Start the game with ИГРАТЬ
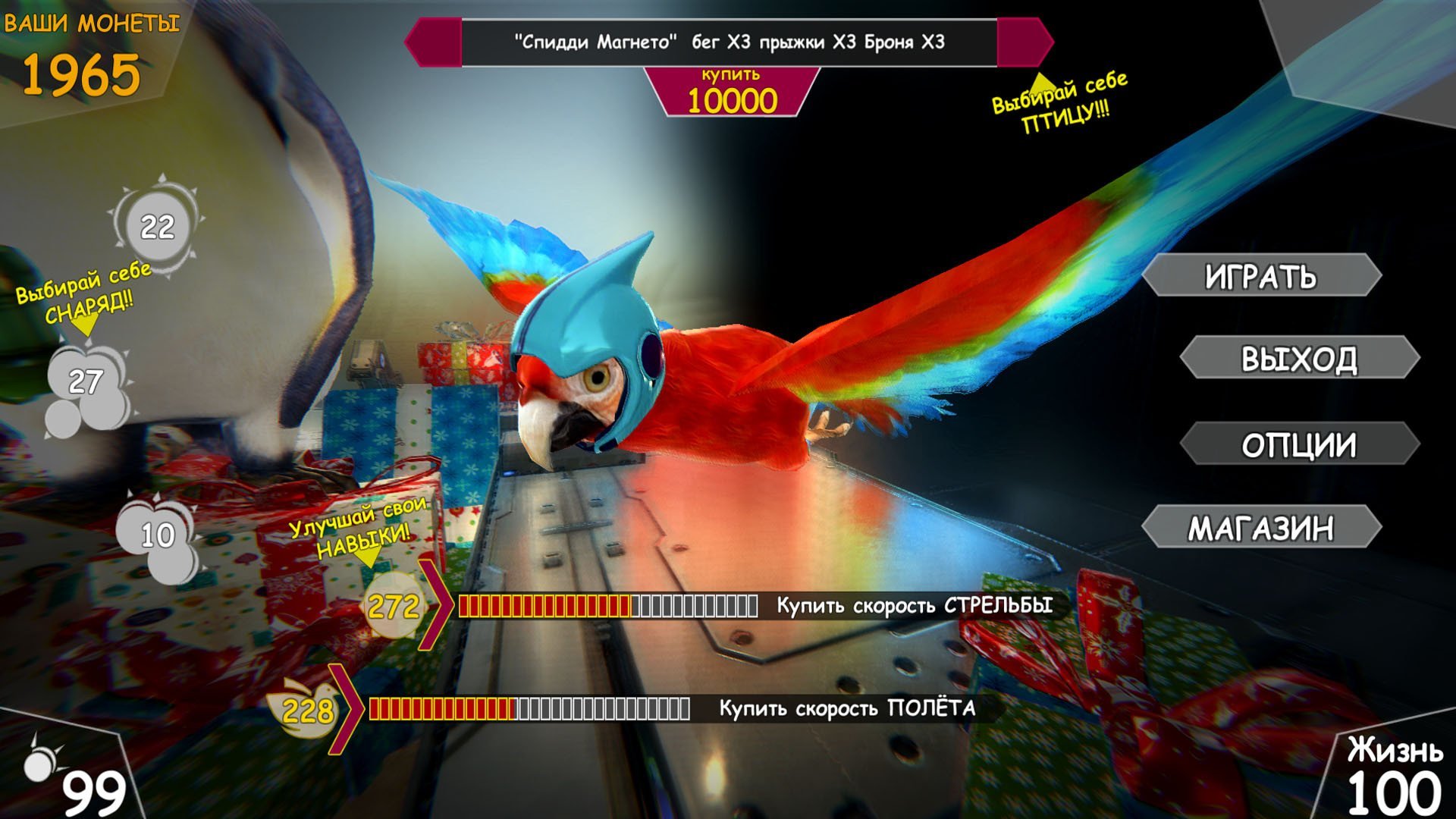Viewport: 1456px width, 819px height. [1260, 276]
